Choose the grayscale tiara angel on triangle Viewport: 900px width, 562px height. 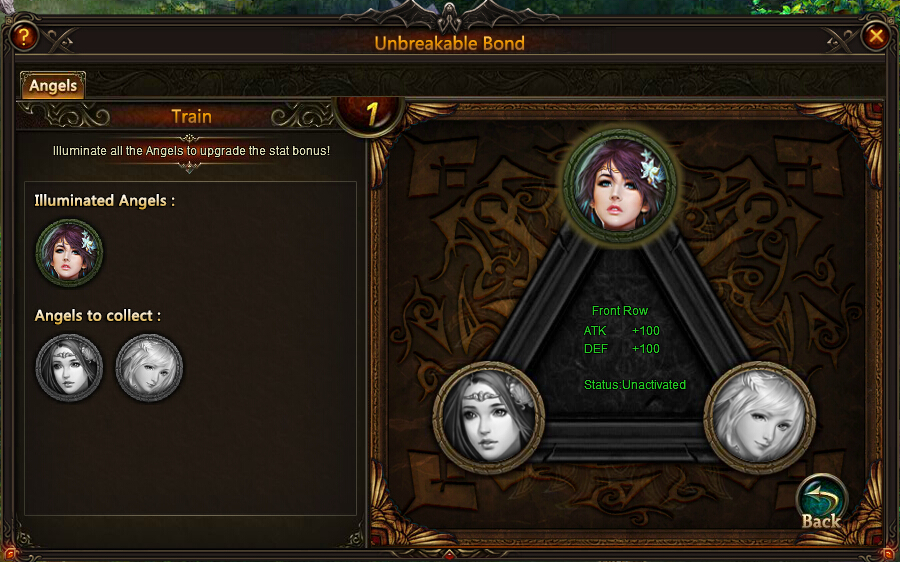[x=489, y=416]
